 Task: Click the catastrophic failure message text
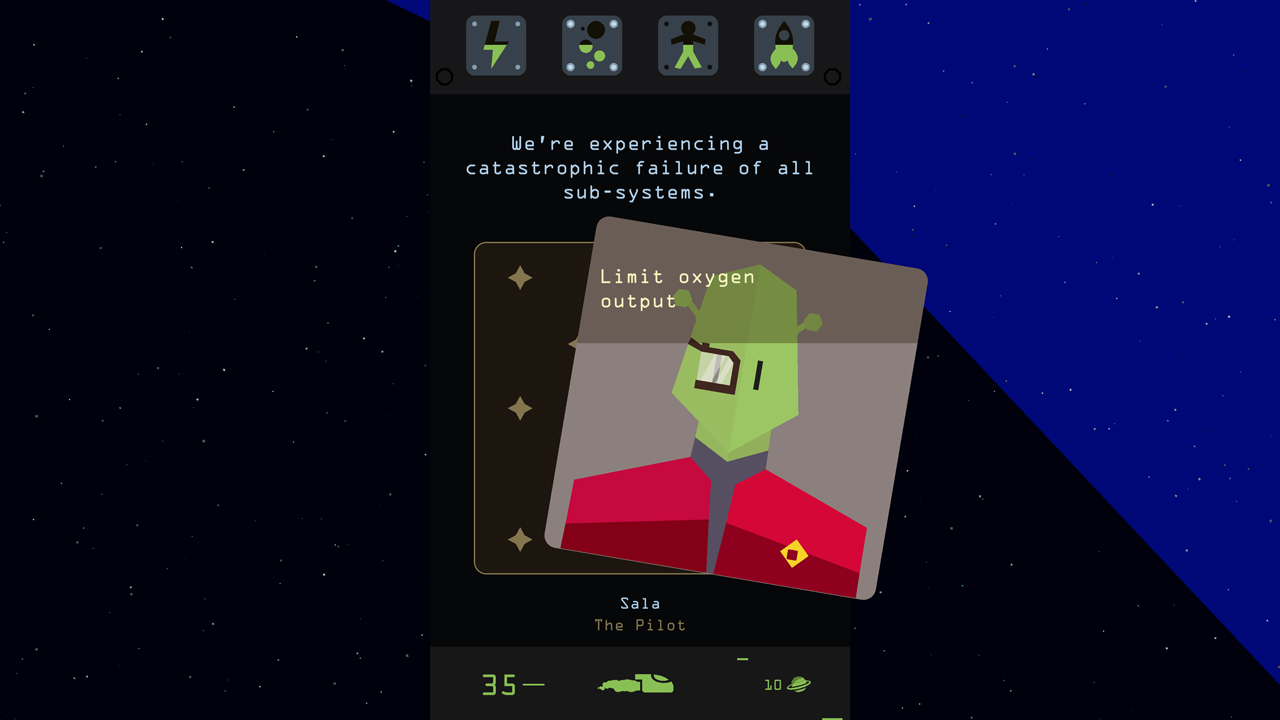coord(639,168)
